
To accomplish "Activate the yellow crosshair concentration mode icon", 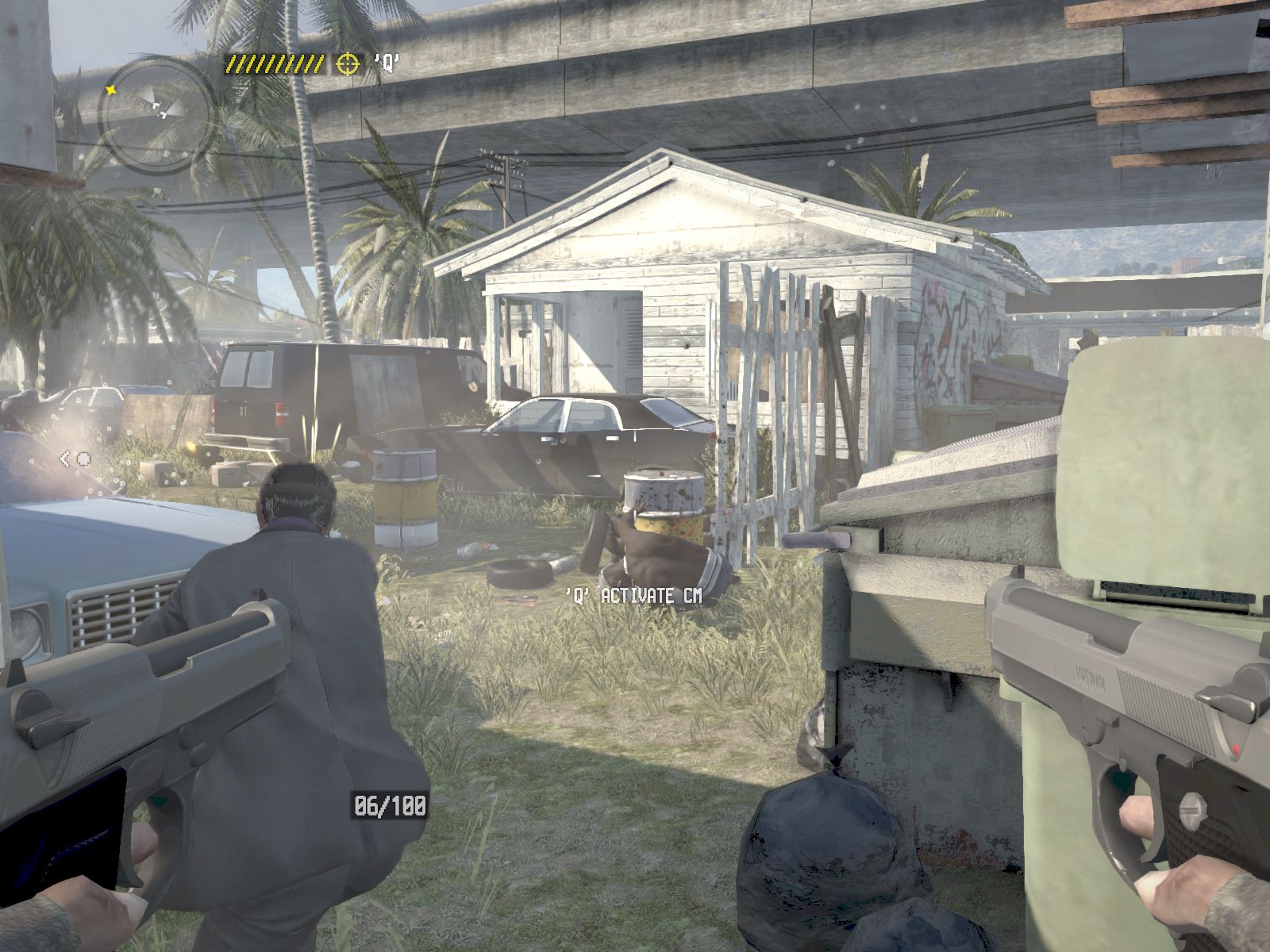I will pos(347,63).
